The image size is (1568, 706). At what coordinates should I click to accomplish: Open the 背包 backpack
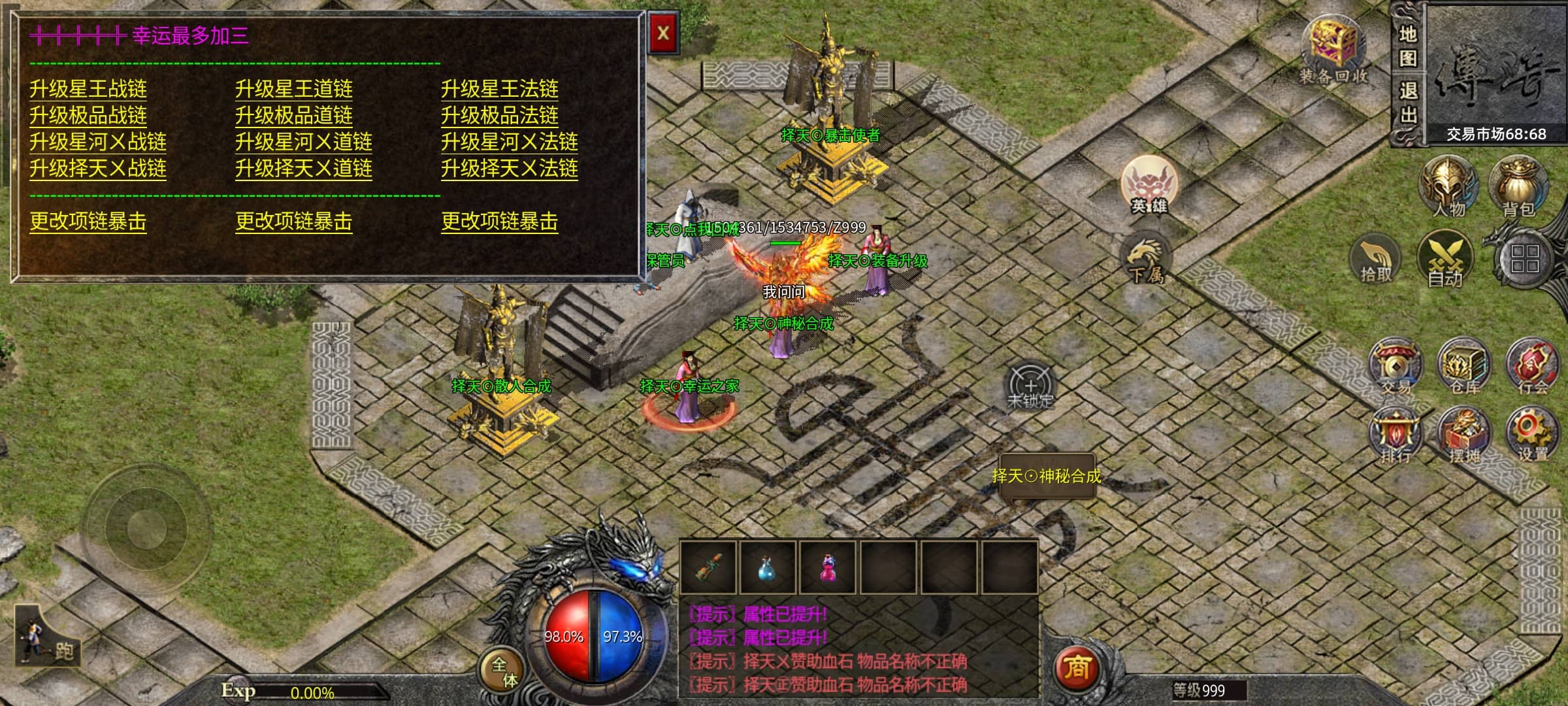(1518, 186)
